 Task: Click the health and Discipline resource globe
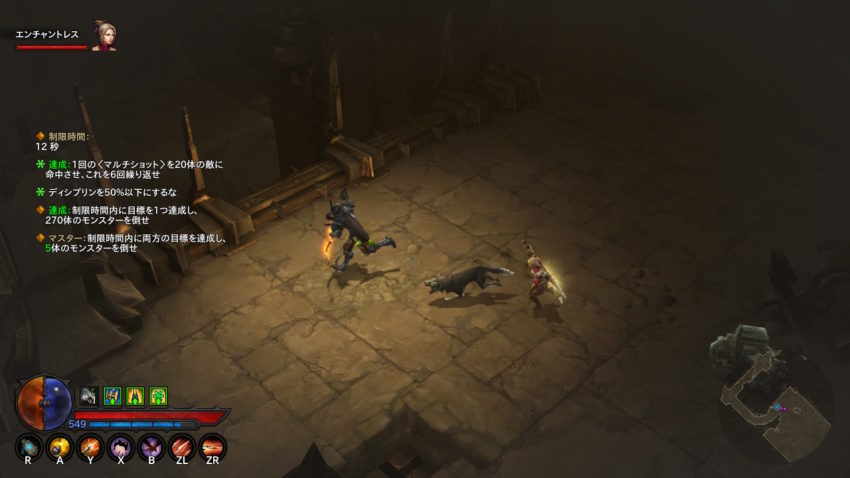(43, 402)
